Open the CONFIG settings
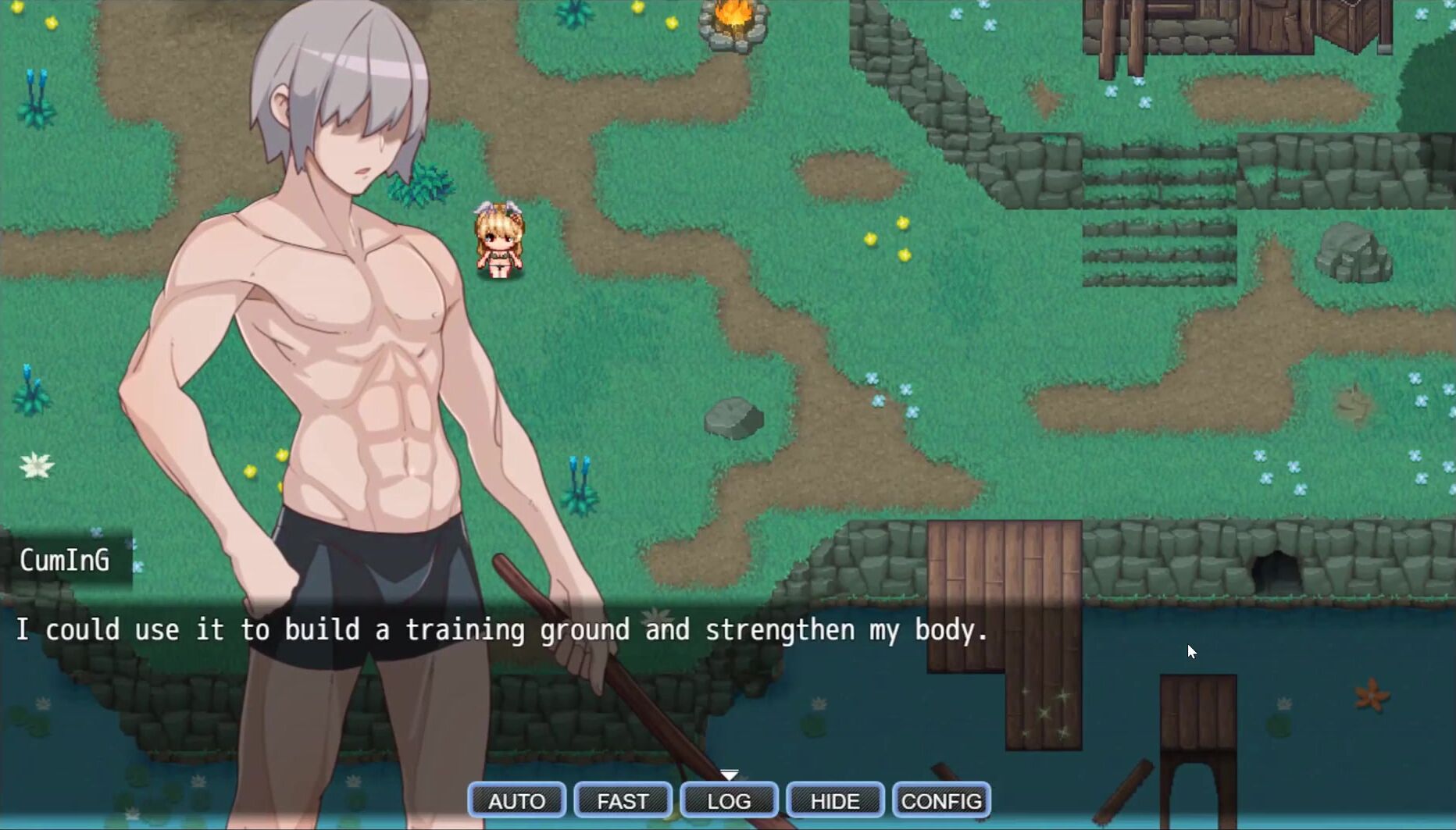 point(941,800)
